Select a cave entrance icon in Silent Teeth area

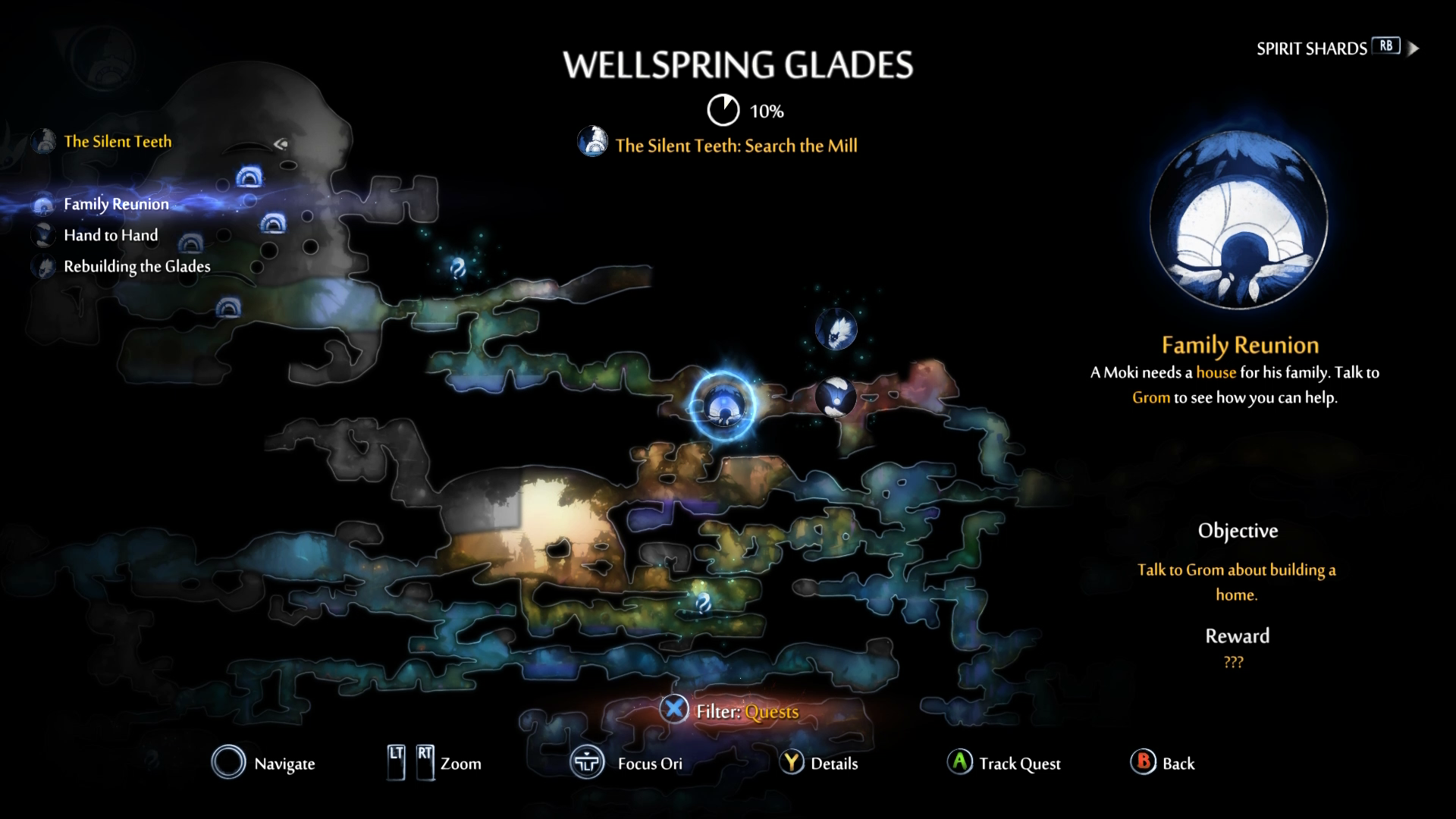[x=250, y=176]
